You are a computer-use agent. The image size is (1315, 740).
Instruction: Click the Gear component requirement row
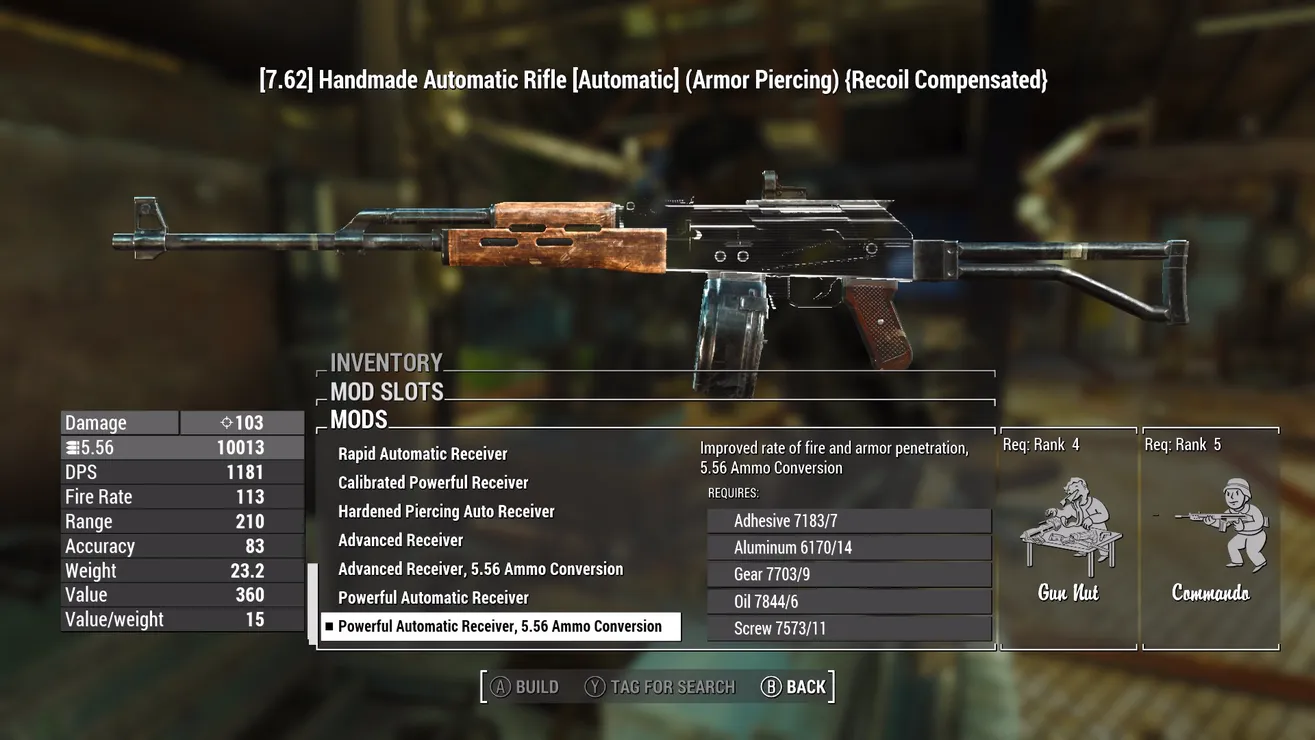pos(848,575)
